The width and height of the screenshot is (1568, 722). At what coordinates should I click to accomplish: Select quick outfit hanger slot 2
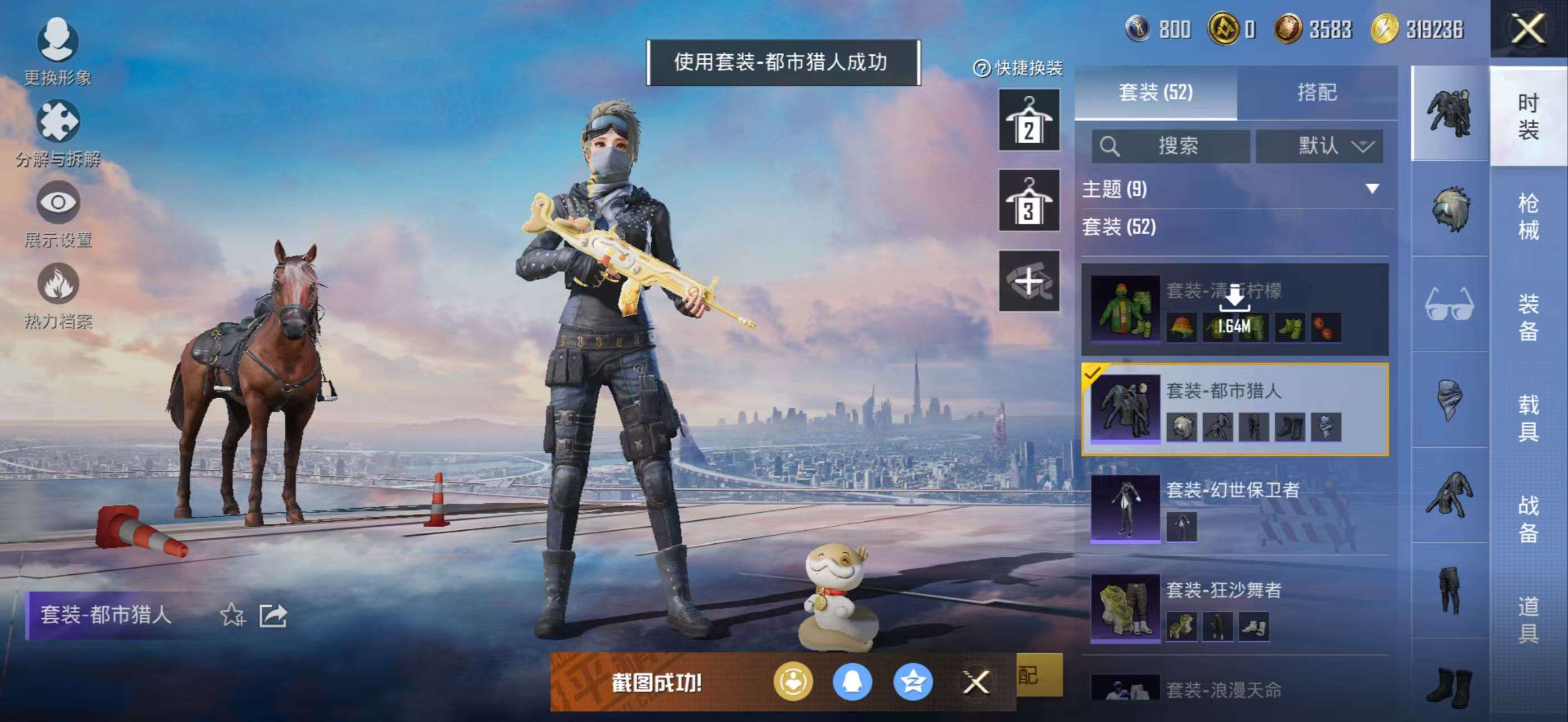pyautogui.click(x=1028, y=120)
